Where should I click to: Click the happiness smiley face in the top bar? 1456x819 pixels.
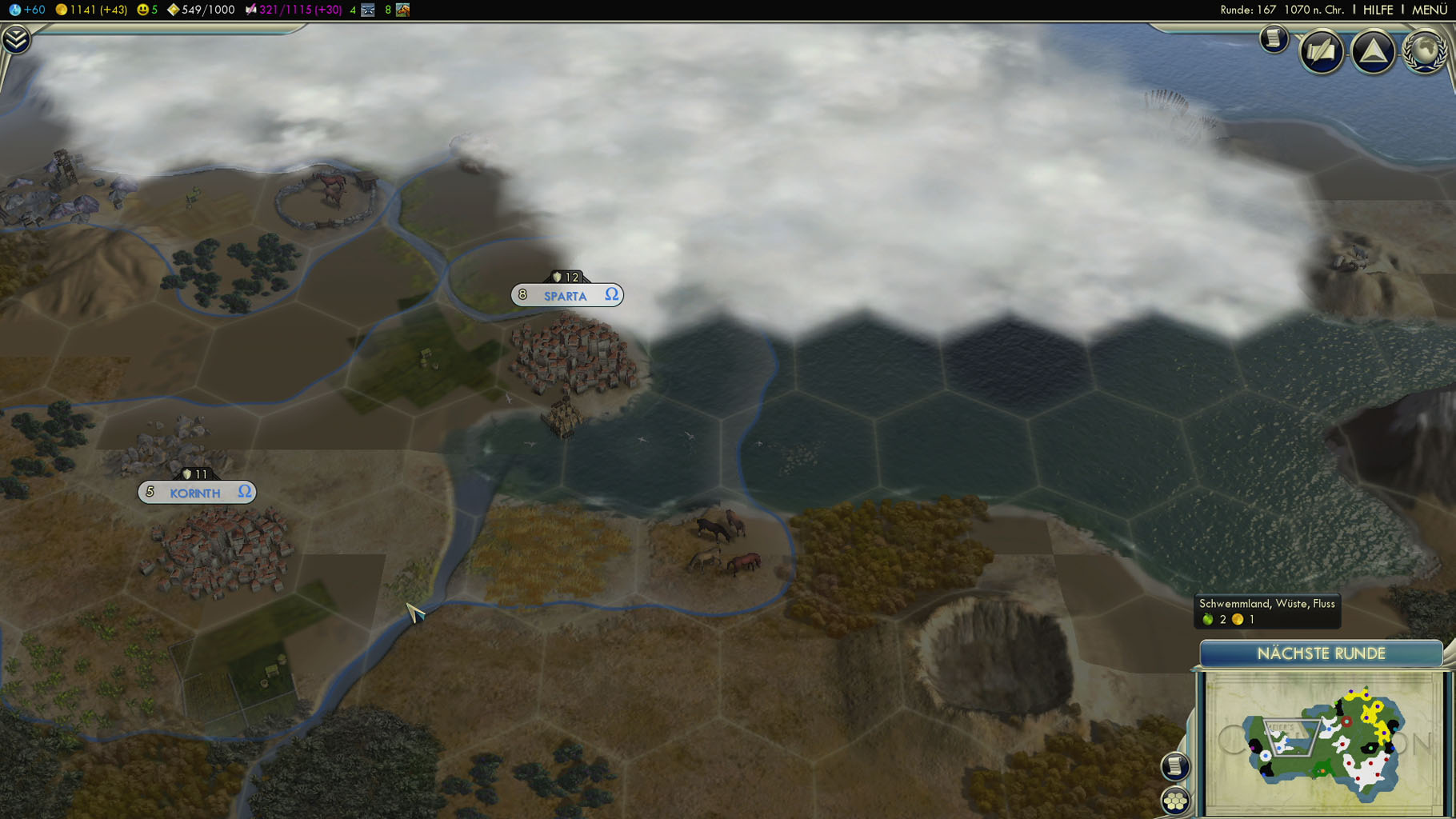coord(143,10)
